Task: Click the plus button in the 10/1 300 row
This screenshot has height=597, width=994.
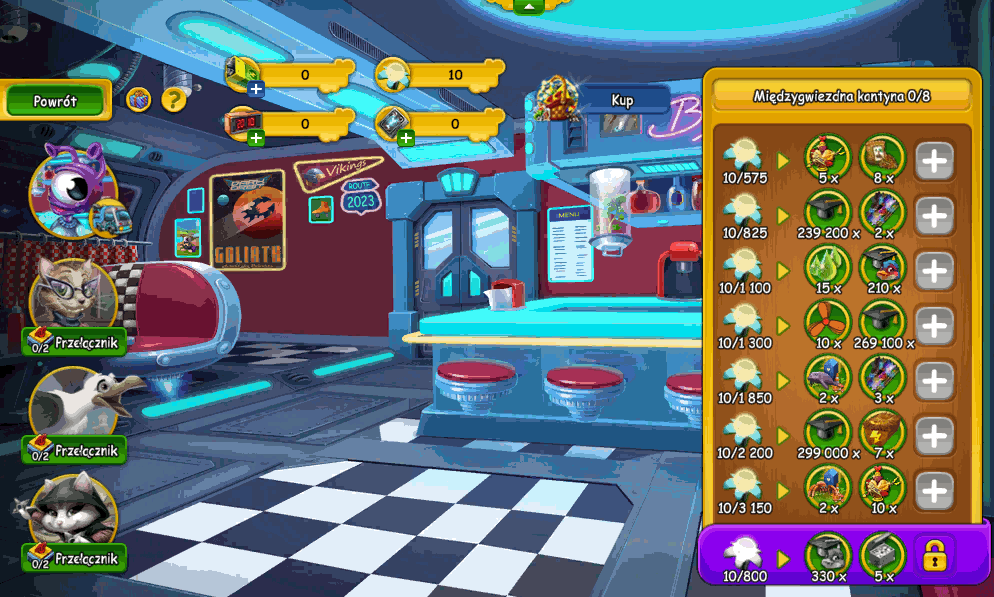Action: pos(934,326)
